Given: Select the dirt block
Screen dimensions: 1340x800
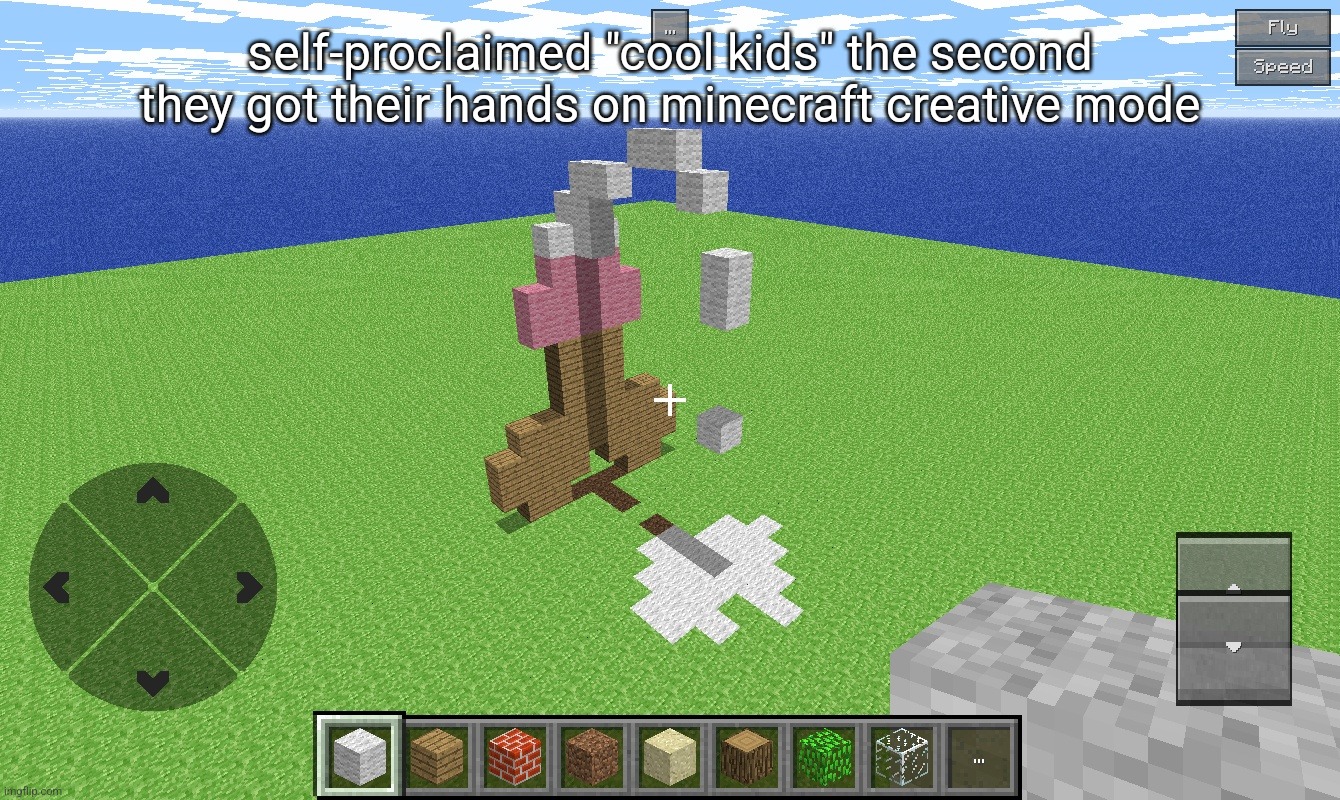Looking at the screenshot, I should [x=591, y=757].
